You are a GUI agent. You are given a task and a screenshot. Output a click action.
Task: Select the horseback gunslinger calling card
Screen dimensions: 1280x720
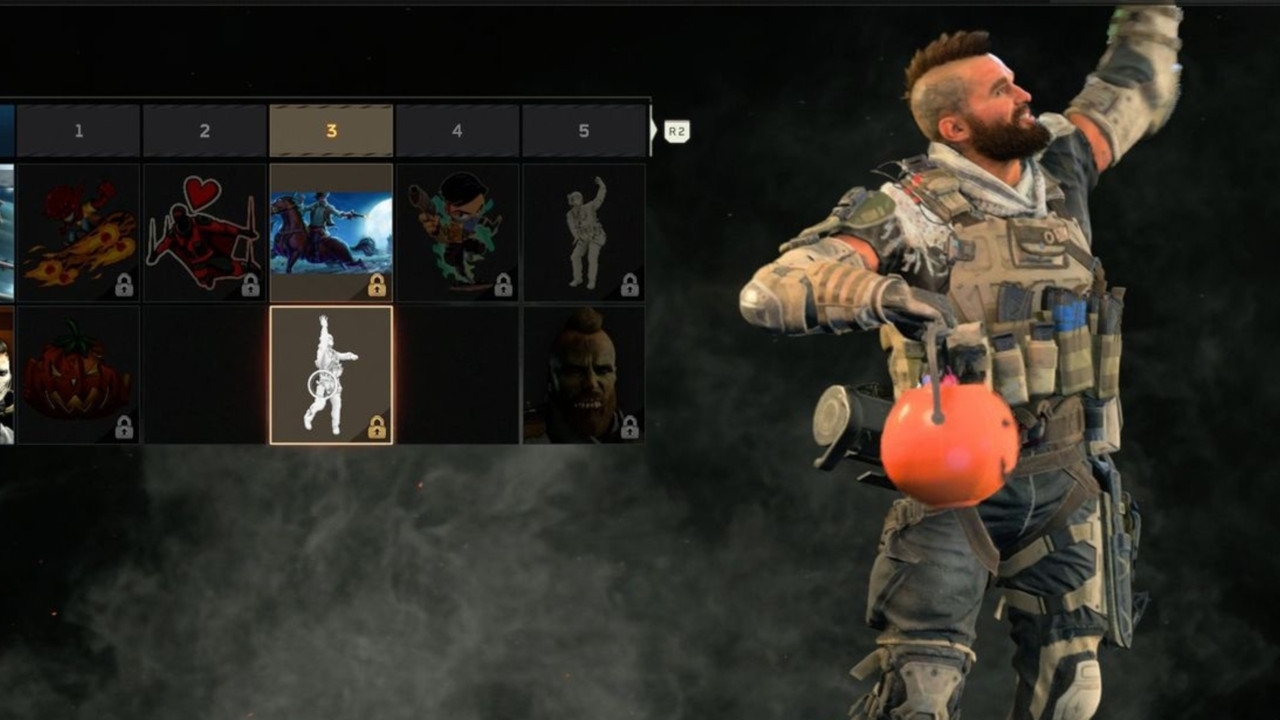coord(332,230)
